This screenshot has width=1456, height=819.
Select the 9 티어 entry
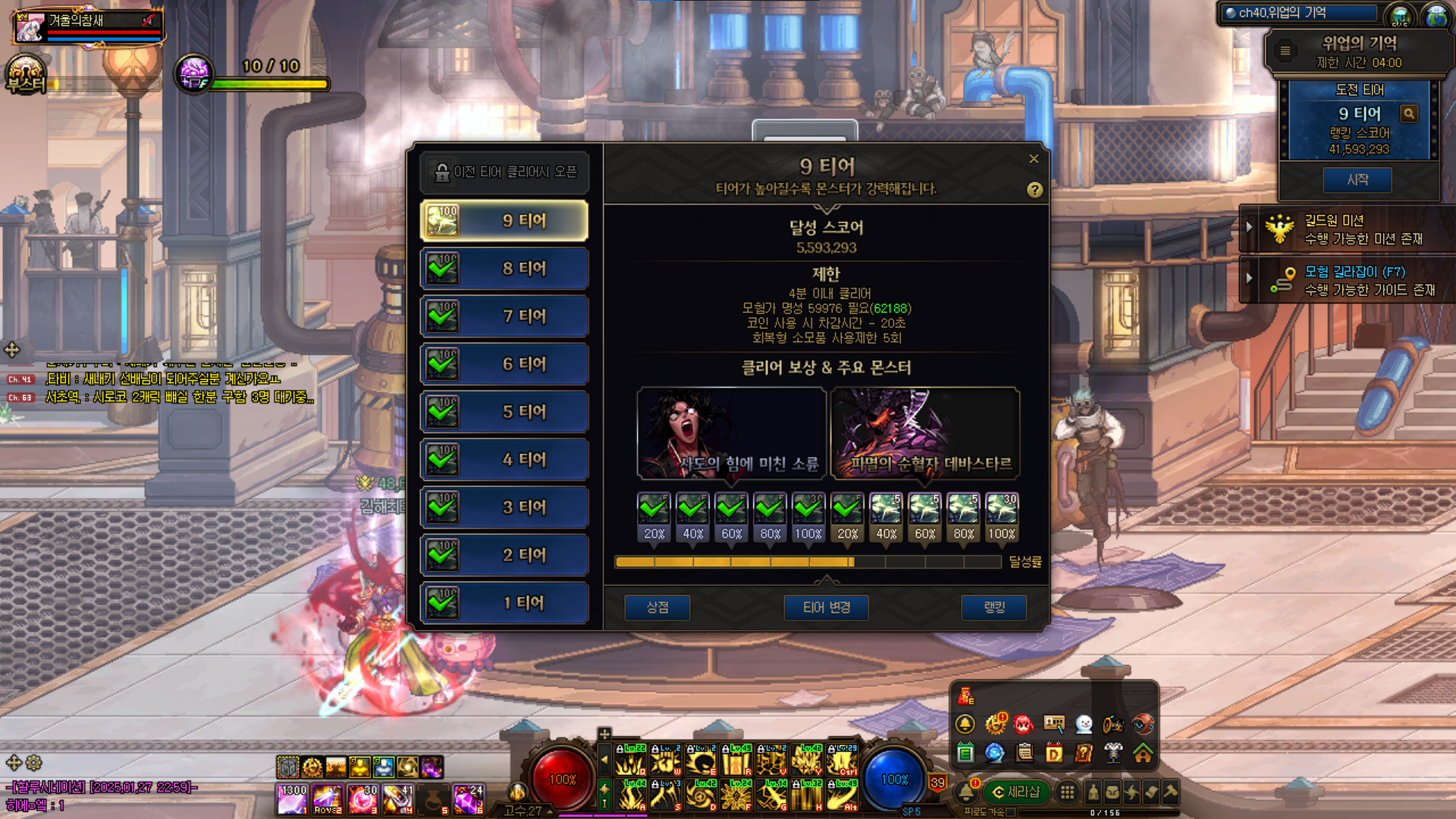pos(504,221)
